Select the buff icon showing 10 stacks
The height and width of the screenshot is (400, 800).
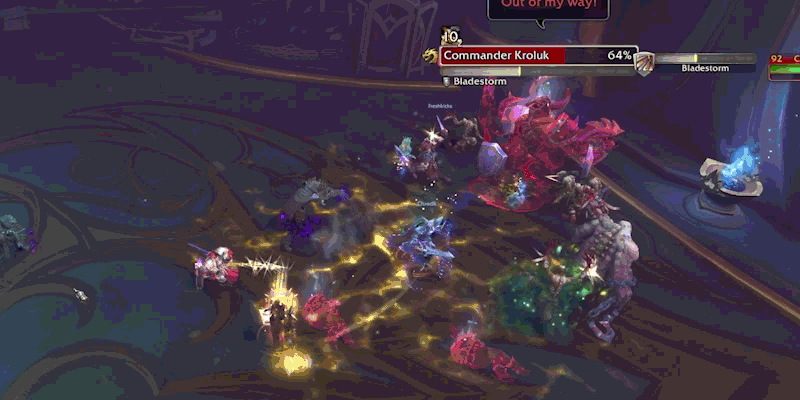click(x=450, y=36)
